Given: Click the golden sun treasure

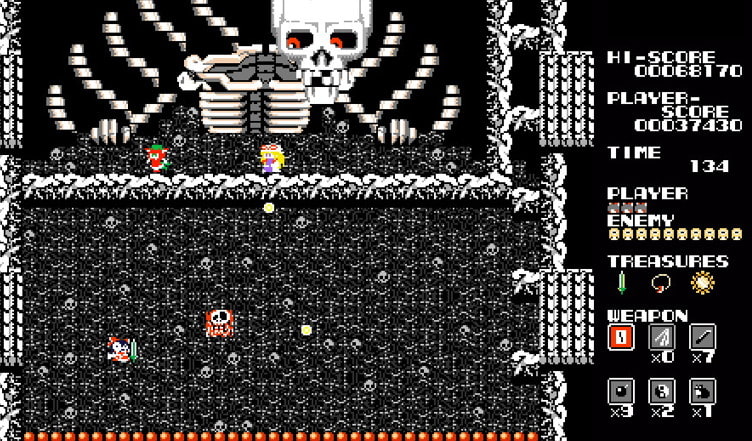Looking at the screenshot, I should 703,283.
